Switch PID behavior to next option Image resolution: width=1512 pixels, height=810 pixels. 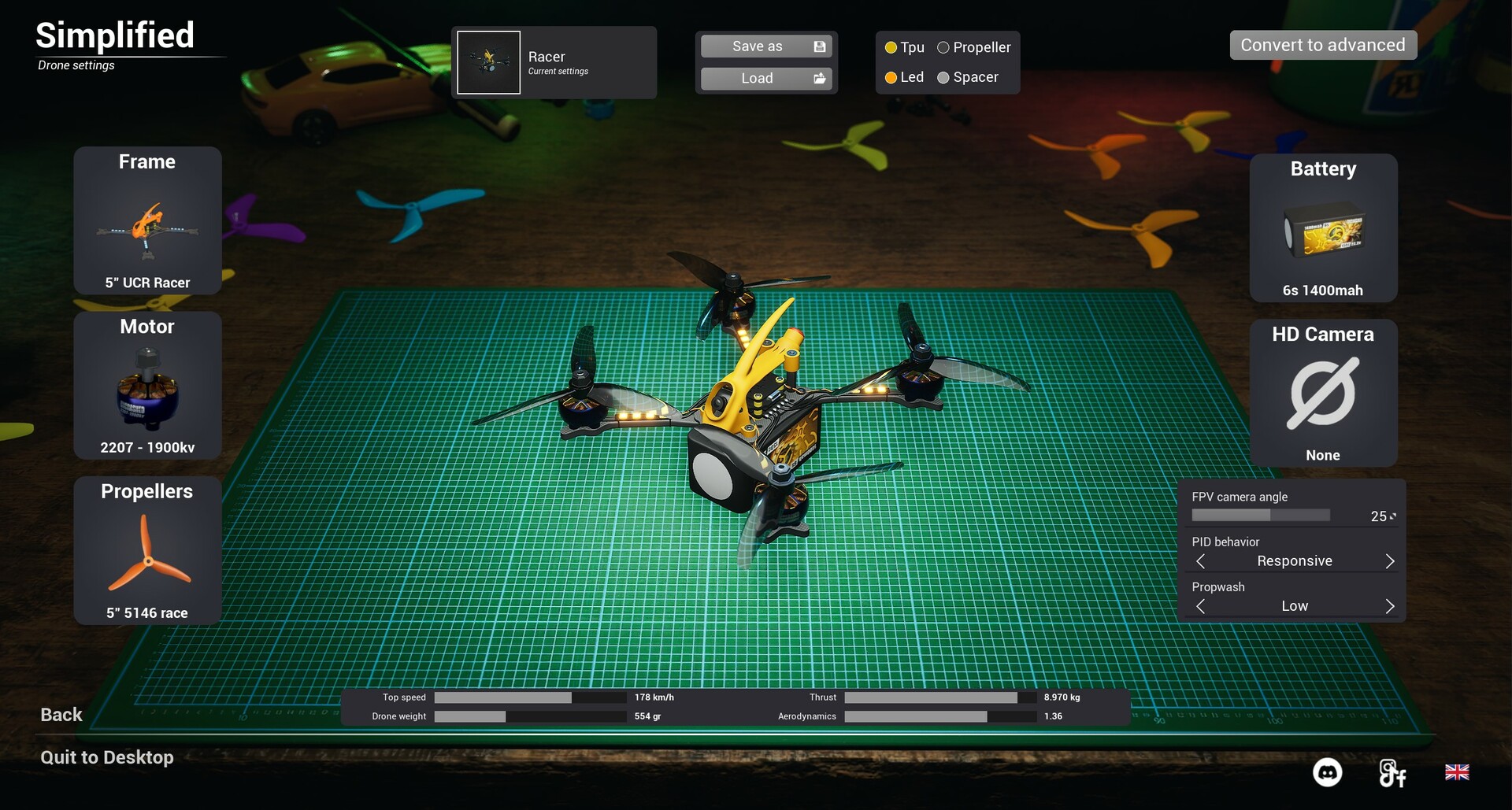pos(1389,561)
